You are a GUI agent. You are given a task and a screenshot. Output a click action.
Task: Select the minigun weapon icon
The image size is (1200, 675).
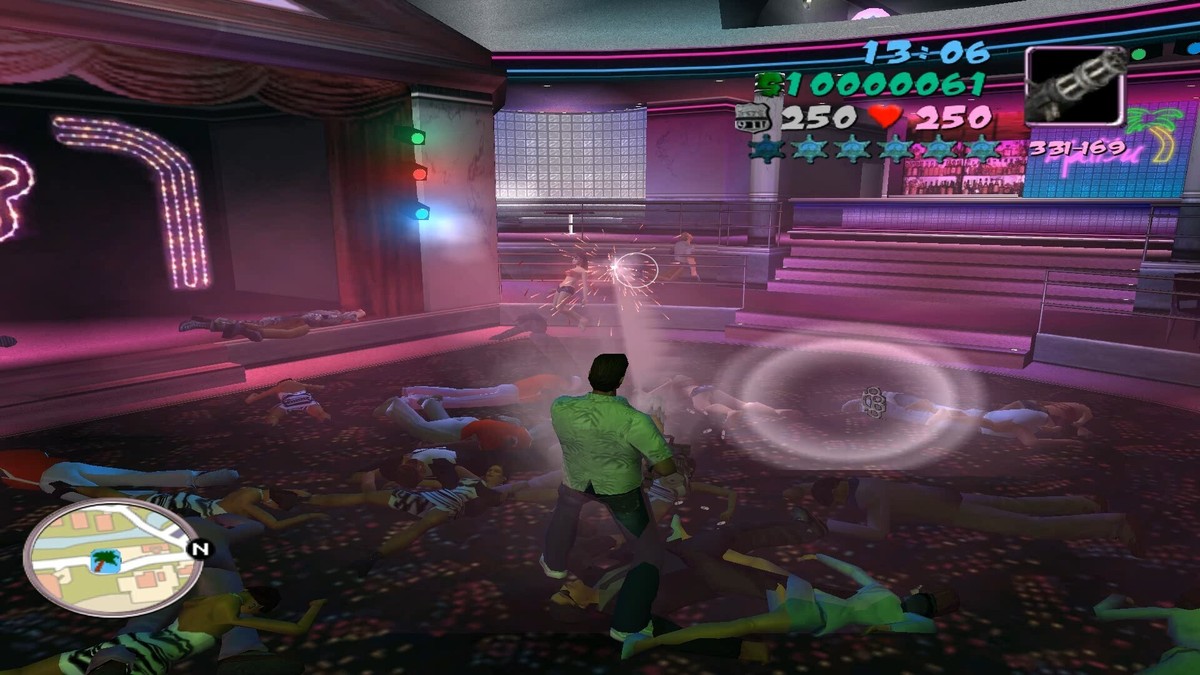[x=1075, y=85]
